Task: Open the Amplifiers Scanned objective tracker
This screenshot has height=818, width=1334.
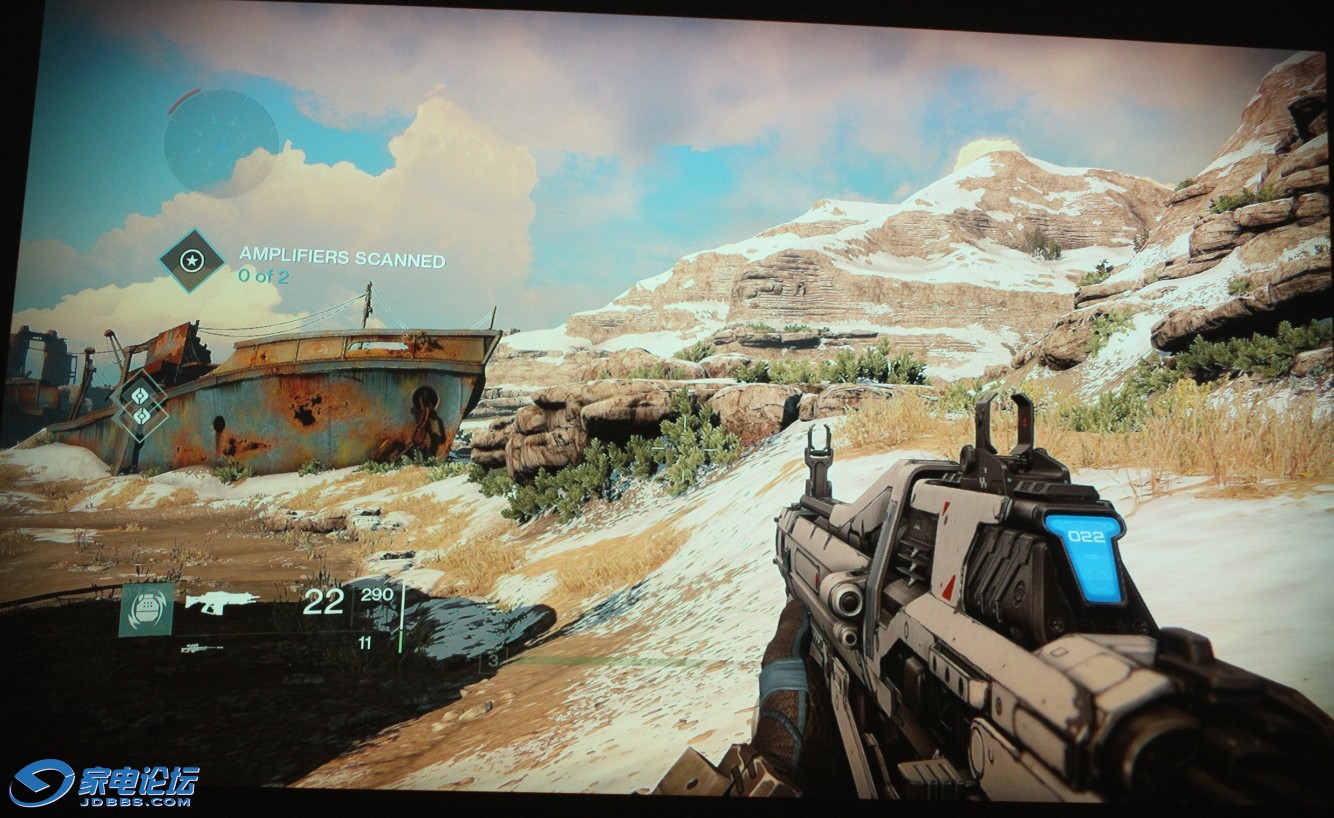Action: click(x=341, y=260)
